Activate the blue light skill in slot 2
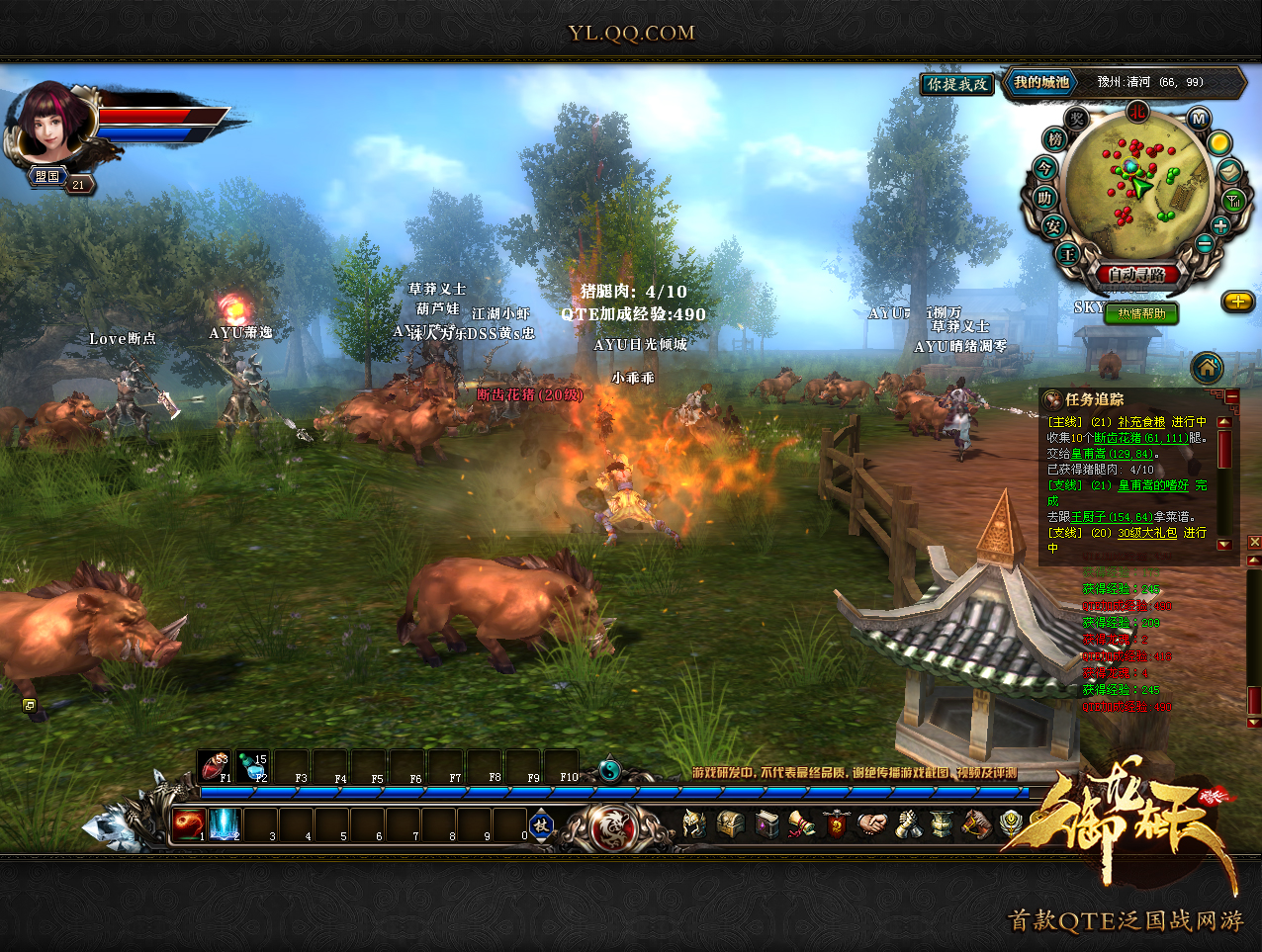Image resolution: width=1262 pixels, height=952 pixels. point(225,824)
